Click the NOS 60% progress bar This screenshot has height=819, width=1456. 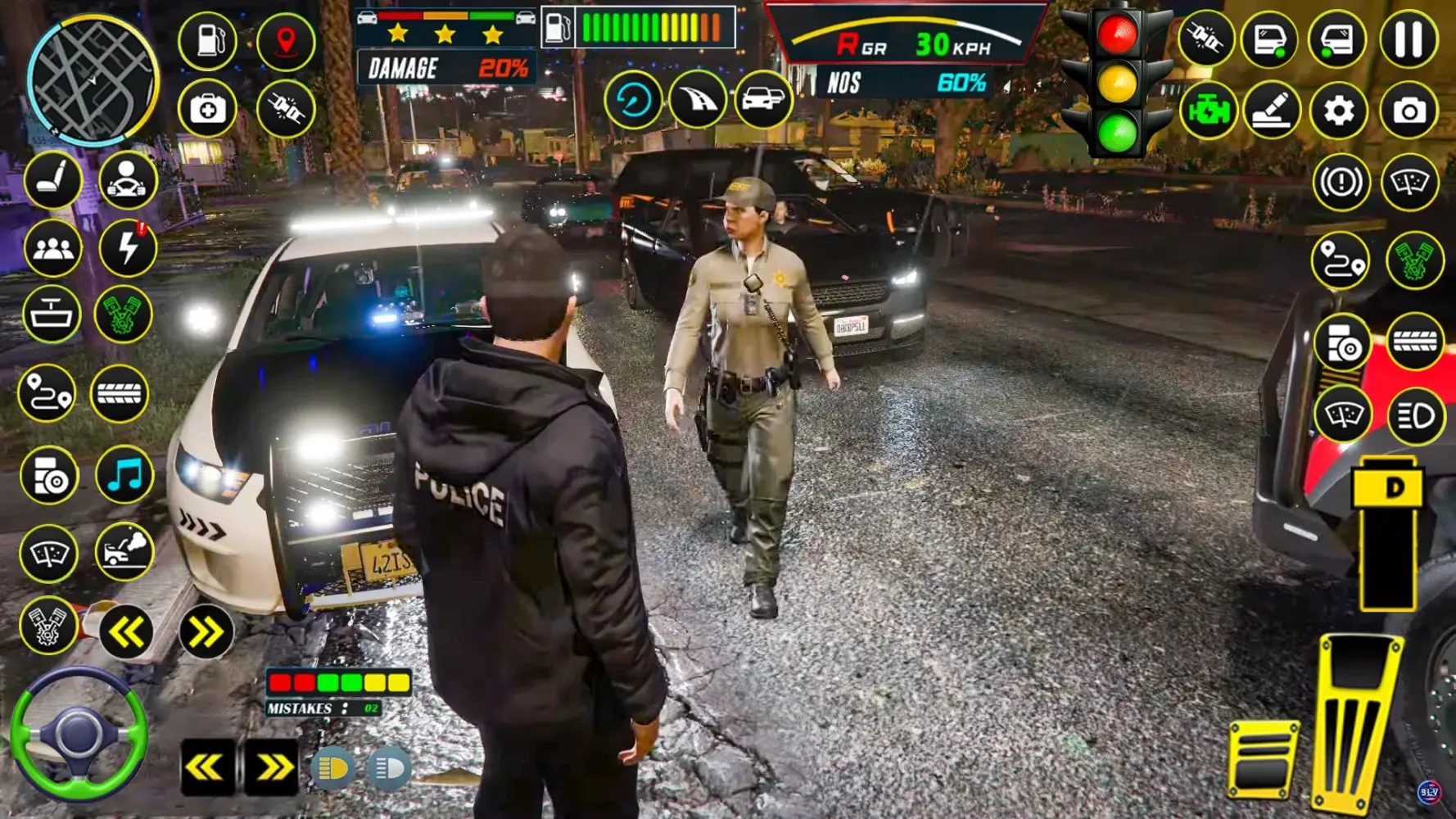[901, 82]
